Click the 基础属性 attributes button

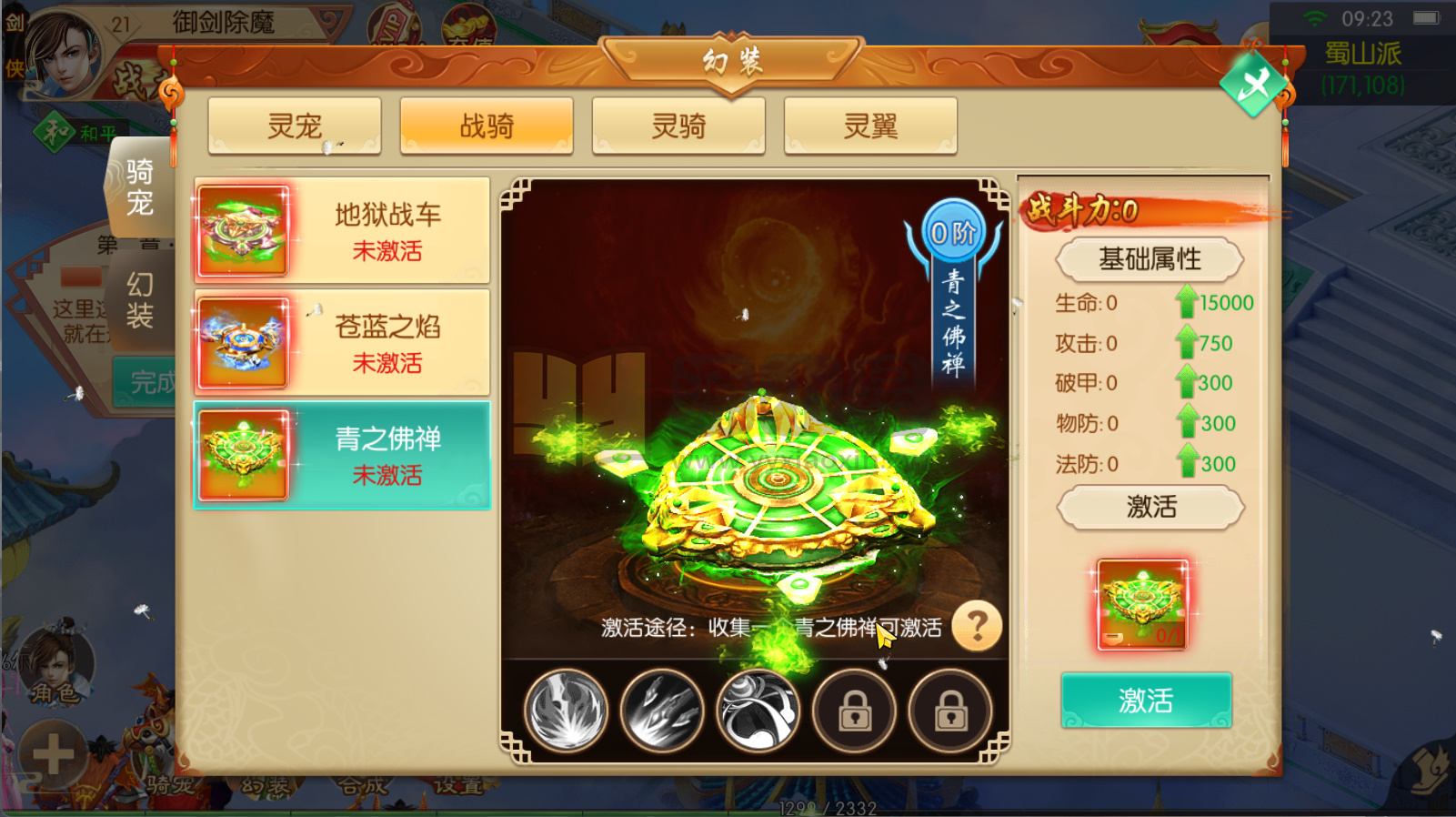[x=1150, y=259]
